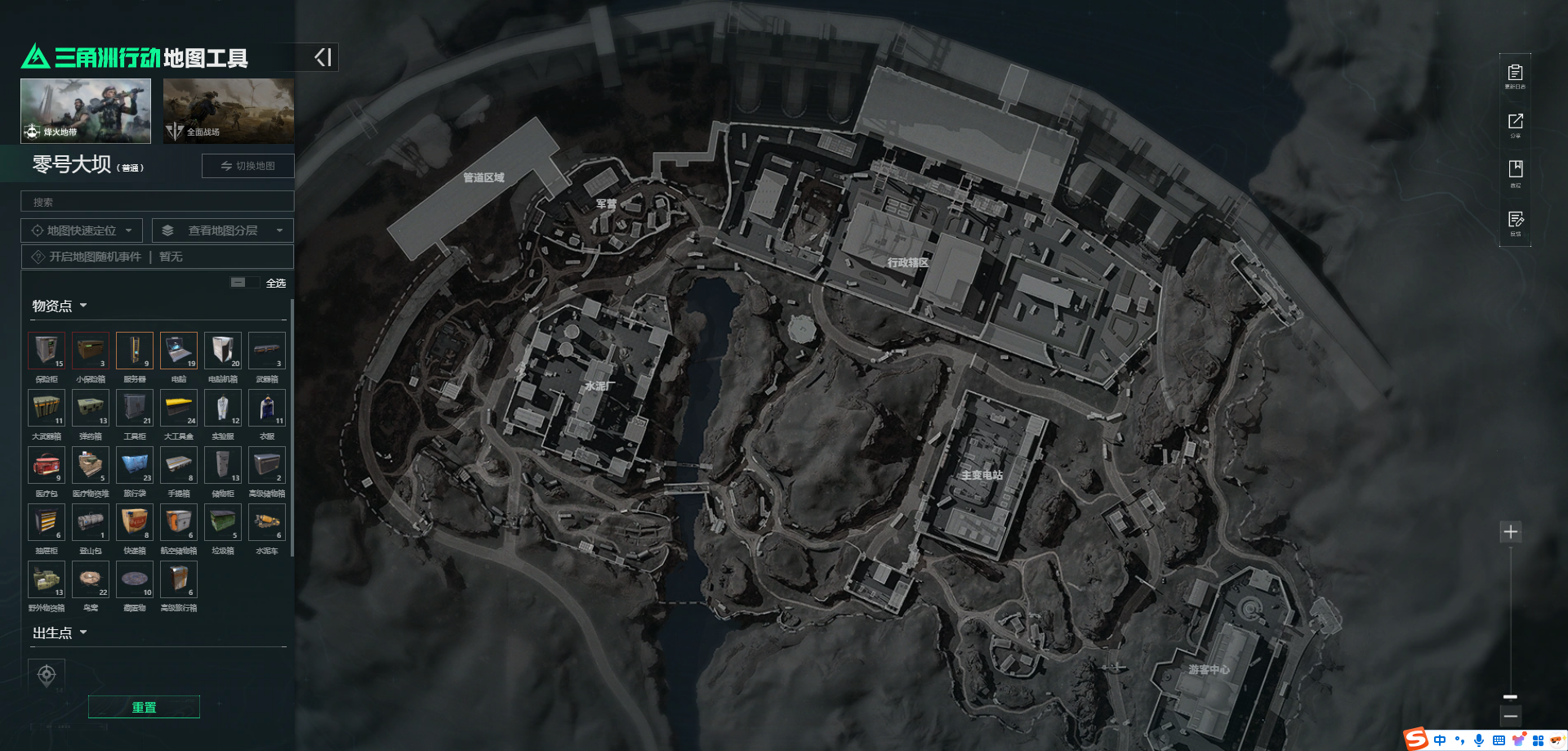The image size is (1568, 751).
Task: Click the Sogou input method S icon
Action: pyautogui.click(x=1415, y=740)
